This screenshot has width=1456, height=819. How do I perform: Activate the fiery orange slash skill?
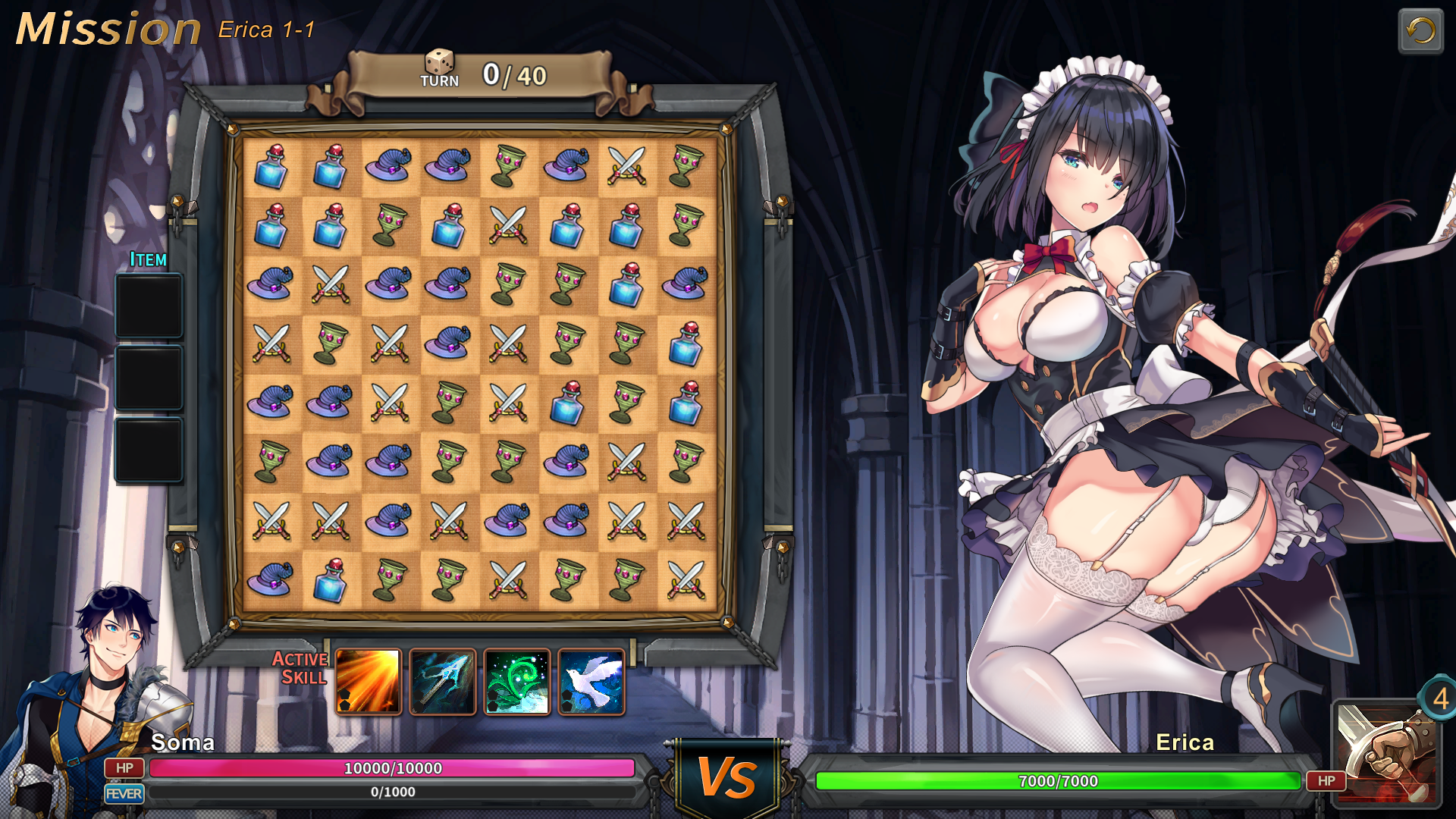tap(368, 681)
